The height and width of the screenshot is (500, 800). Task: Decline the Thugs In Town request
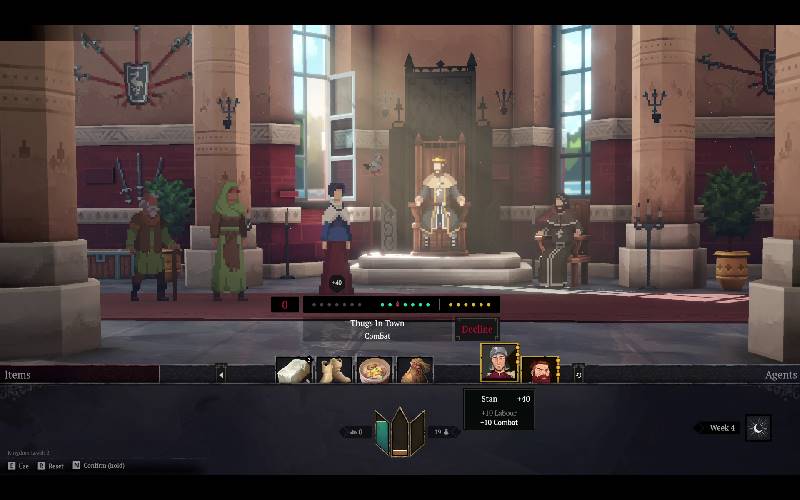pos(477,329)
